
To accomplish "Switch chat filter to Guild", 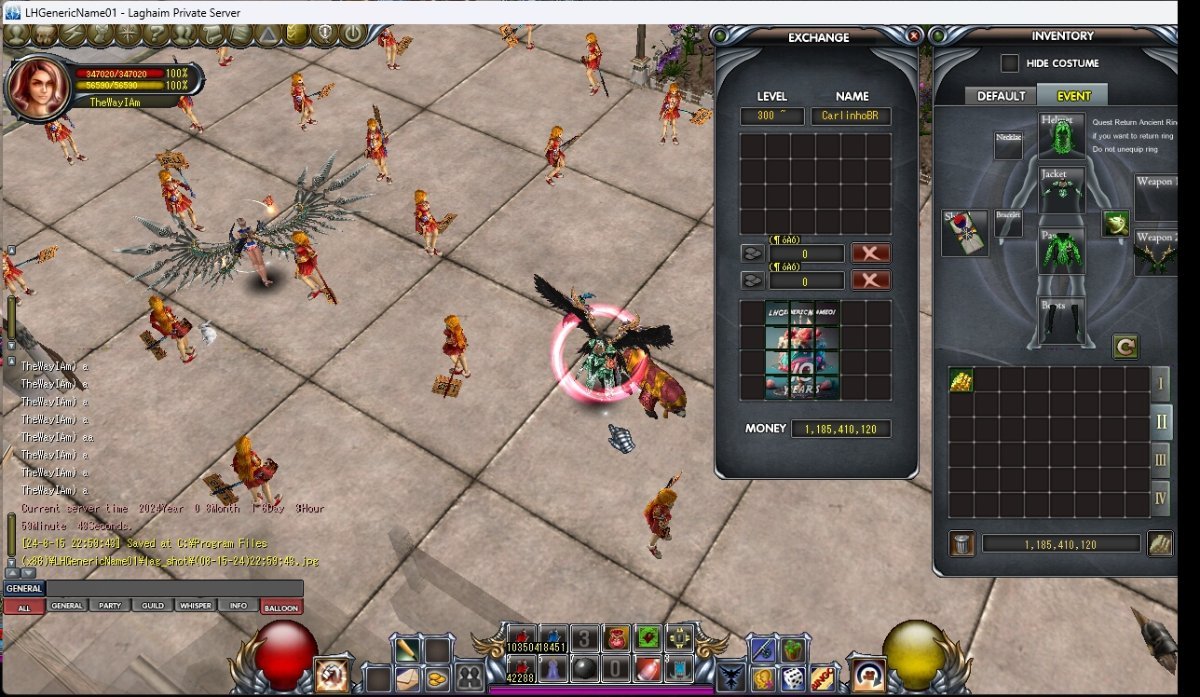I will tap(152, 606).
